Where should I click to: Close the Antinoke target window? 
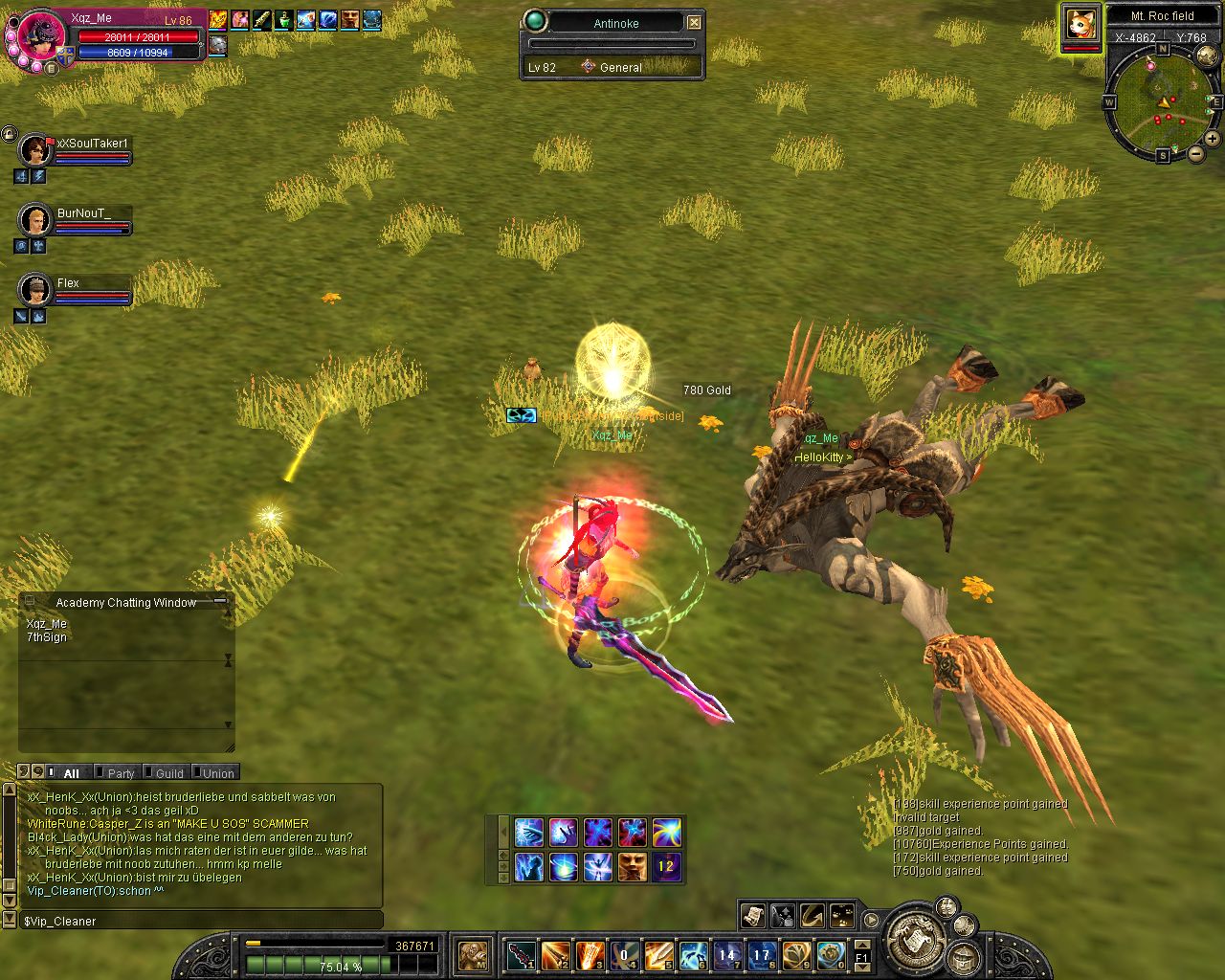tap(695, 22)
